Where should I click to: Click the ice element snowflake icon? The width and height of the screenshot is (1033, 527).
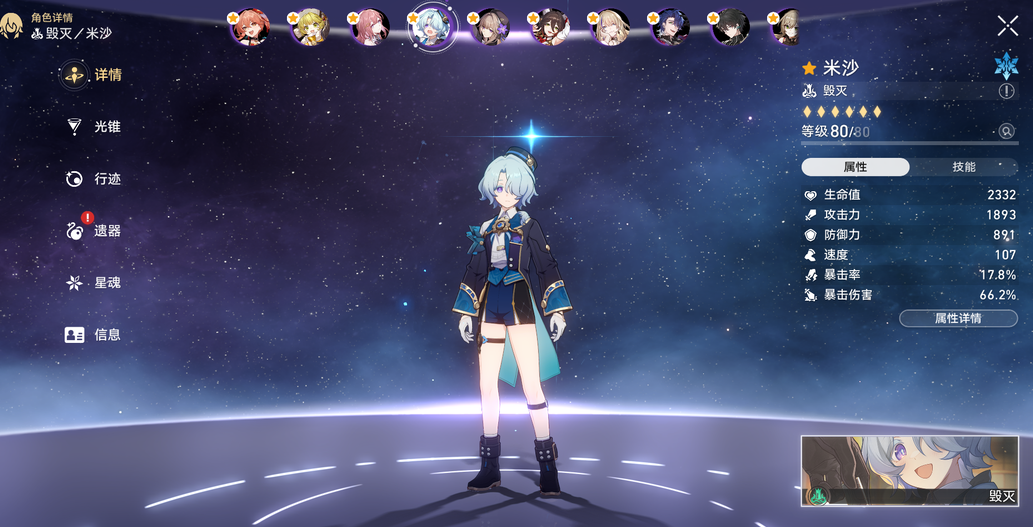tap(1004, 66)
